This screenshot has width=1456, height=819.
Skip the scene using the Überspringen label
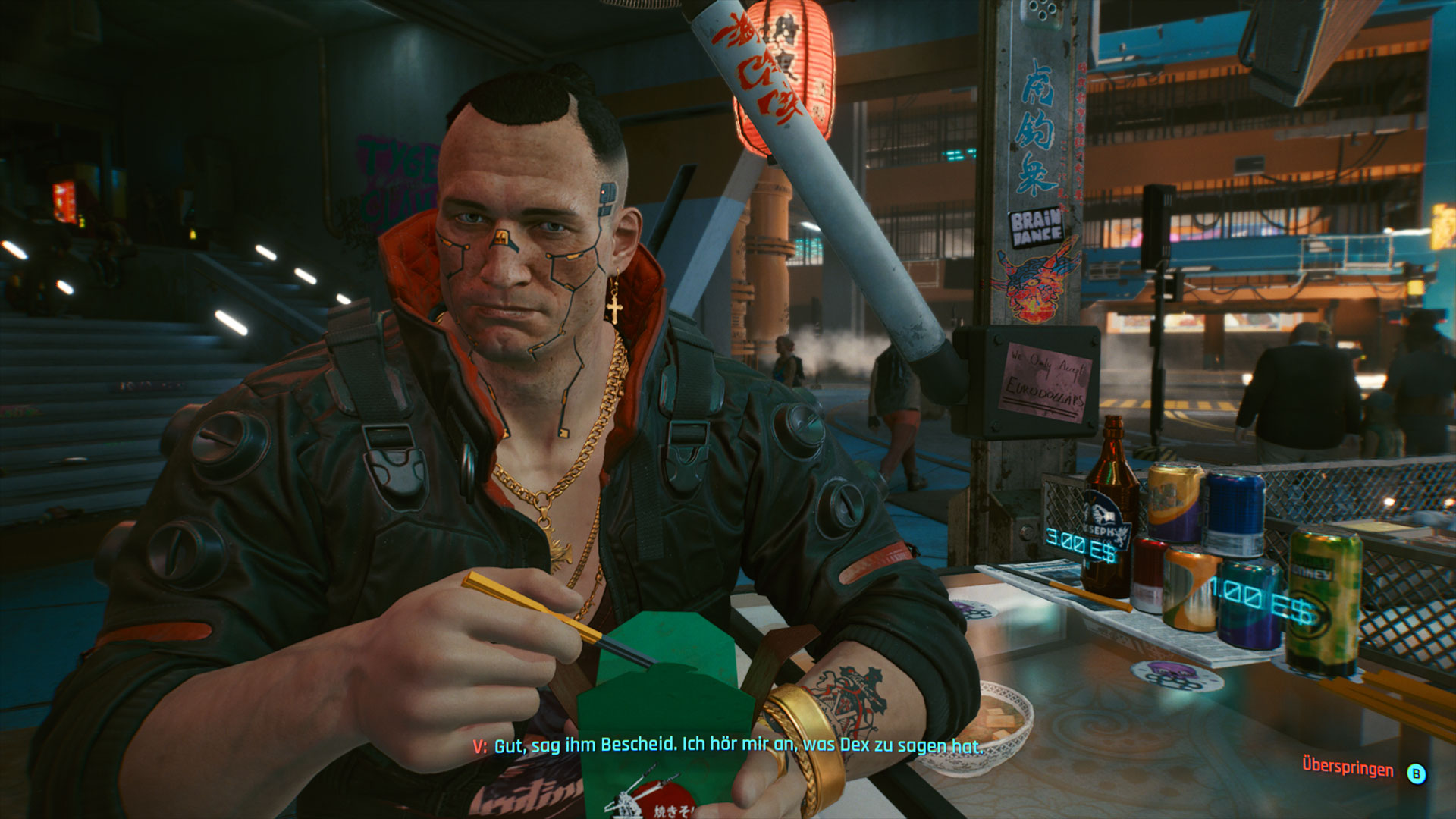coord(1348,767)
